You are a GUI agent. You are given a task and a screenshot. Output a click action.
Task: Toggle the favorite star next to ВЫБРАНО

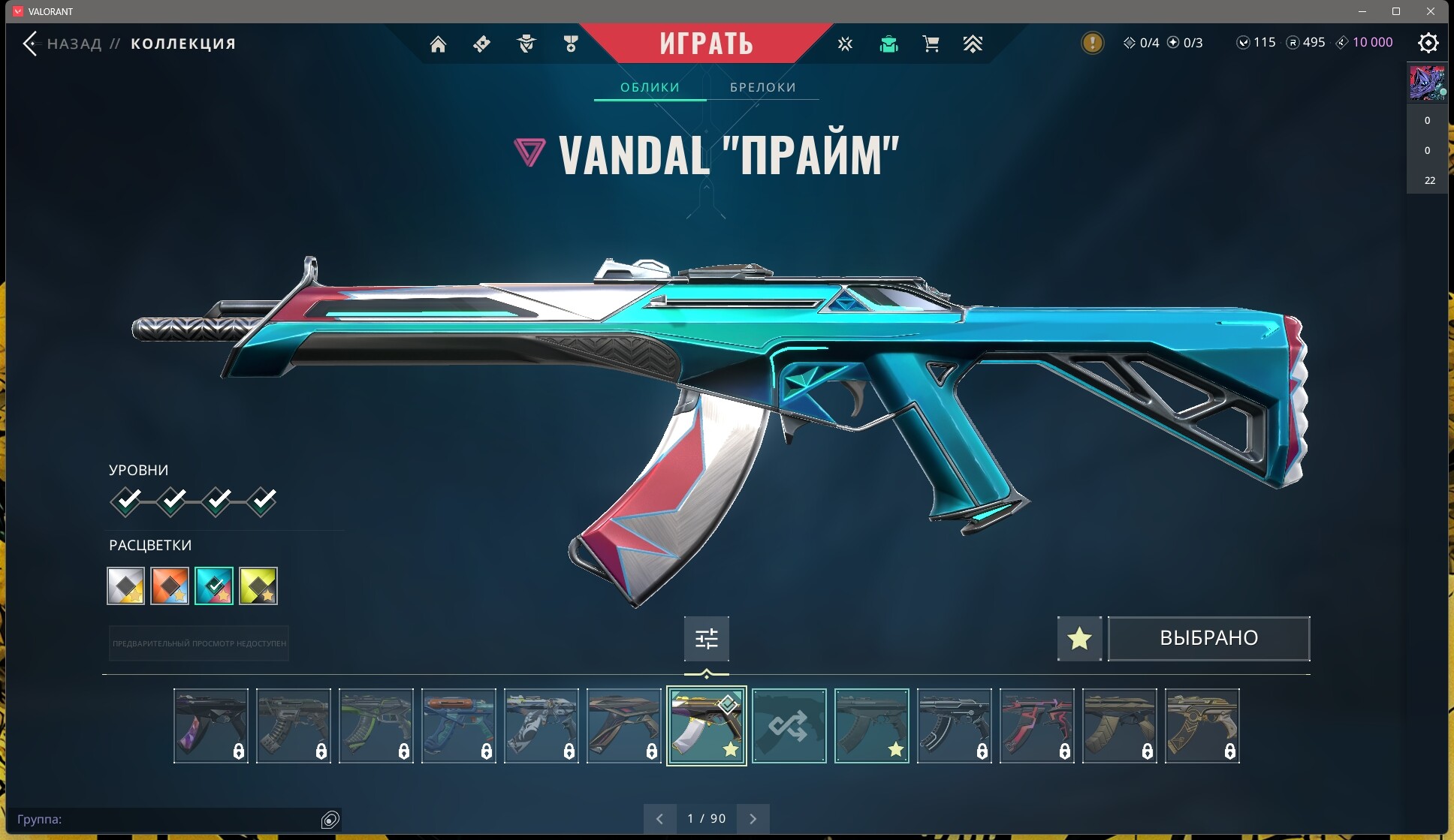[1079, 639]
